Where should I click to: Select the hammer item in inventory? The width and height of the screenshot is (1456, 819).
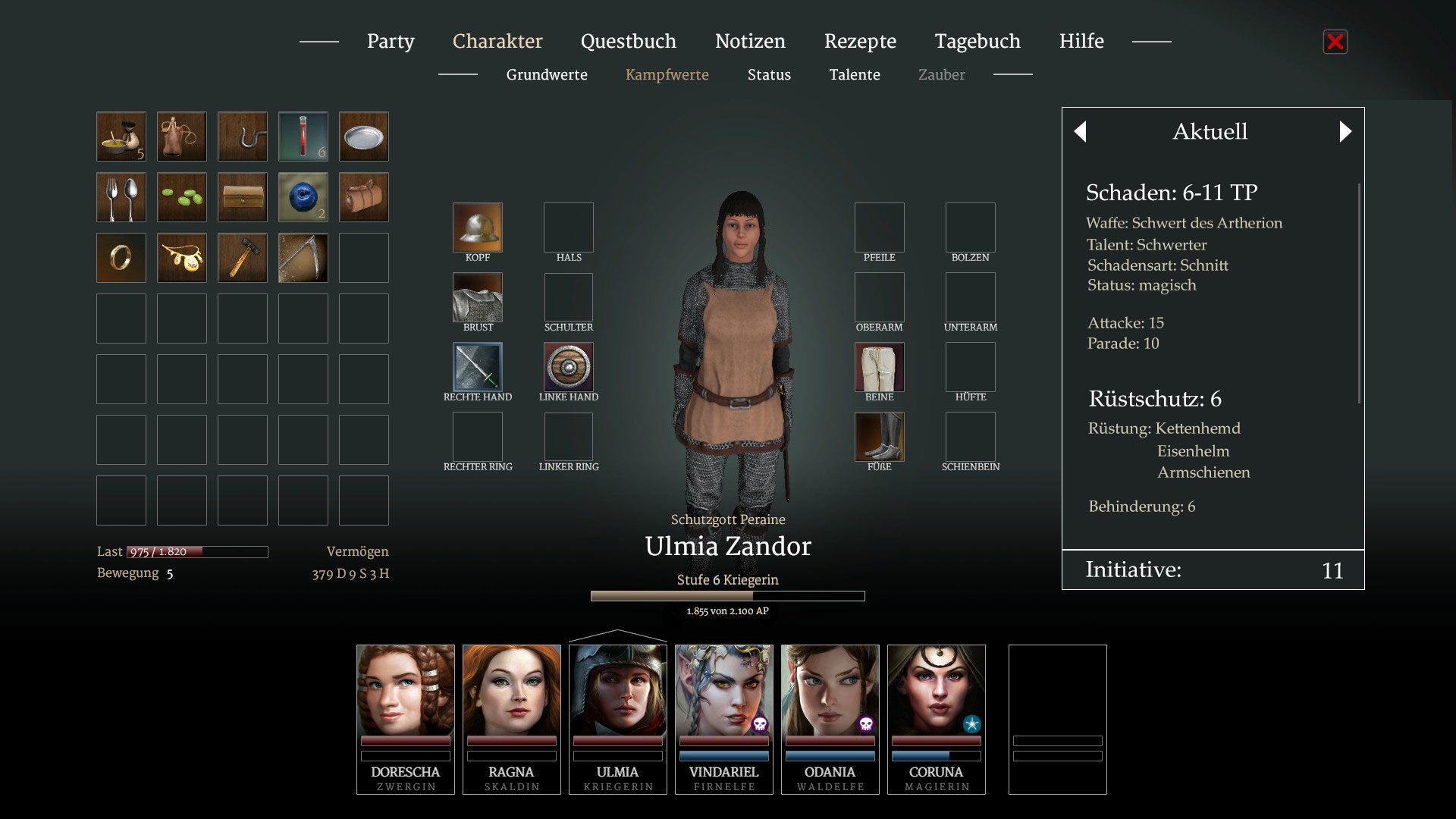point(243,258)
